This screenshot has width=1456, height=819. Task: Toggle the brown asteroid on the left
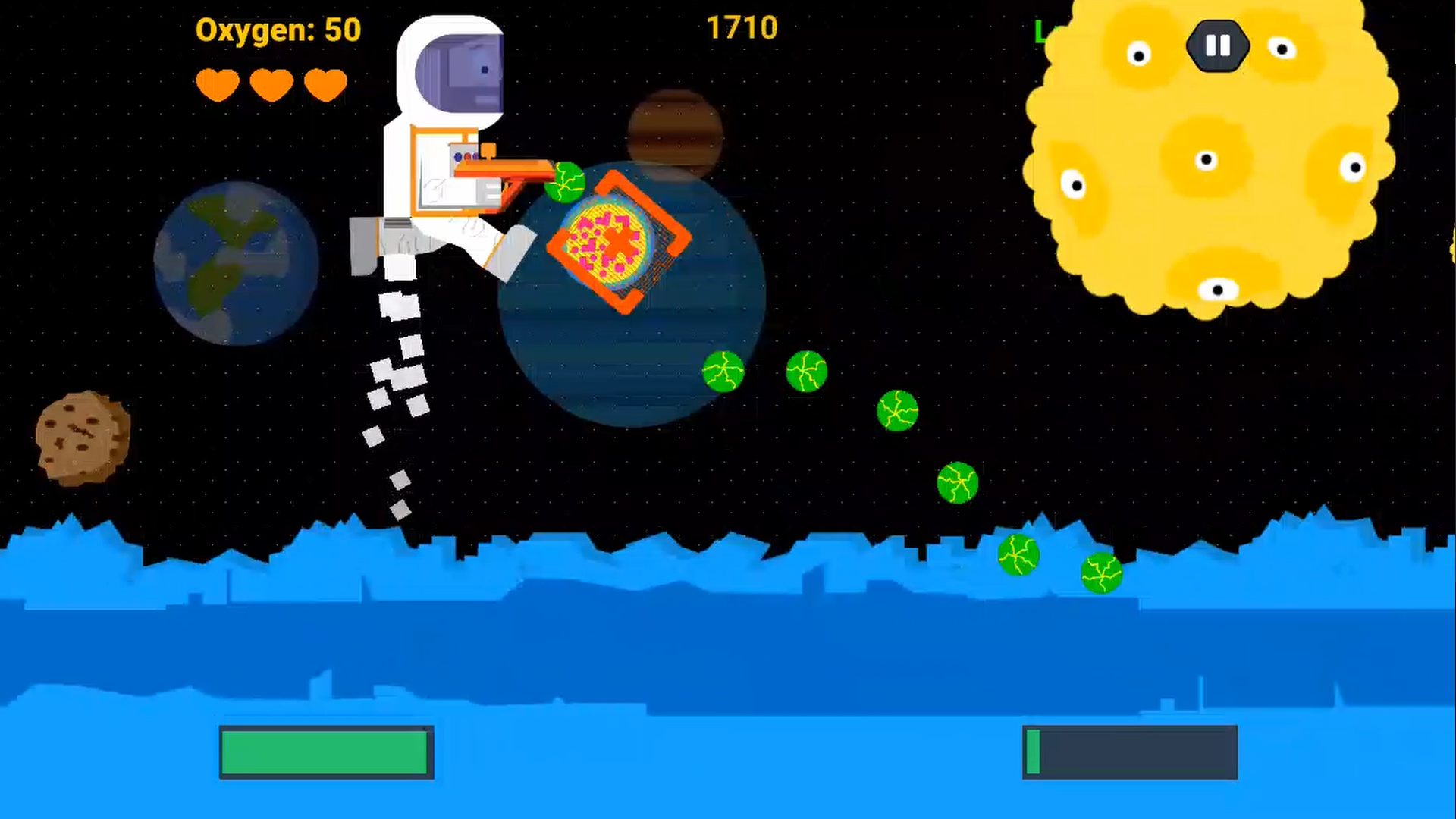pos(82,436)
